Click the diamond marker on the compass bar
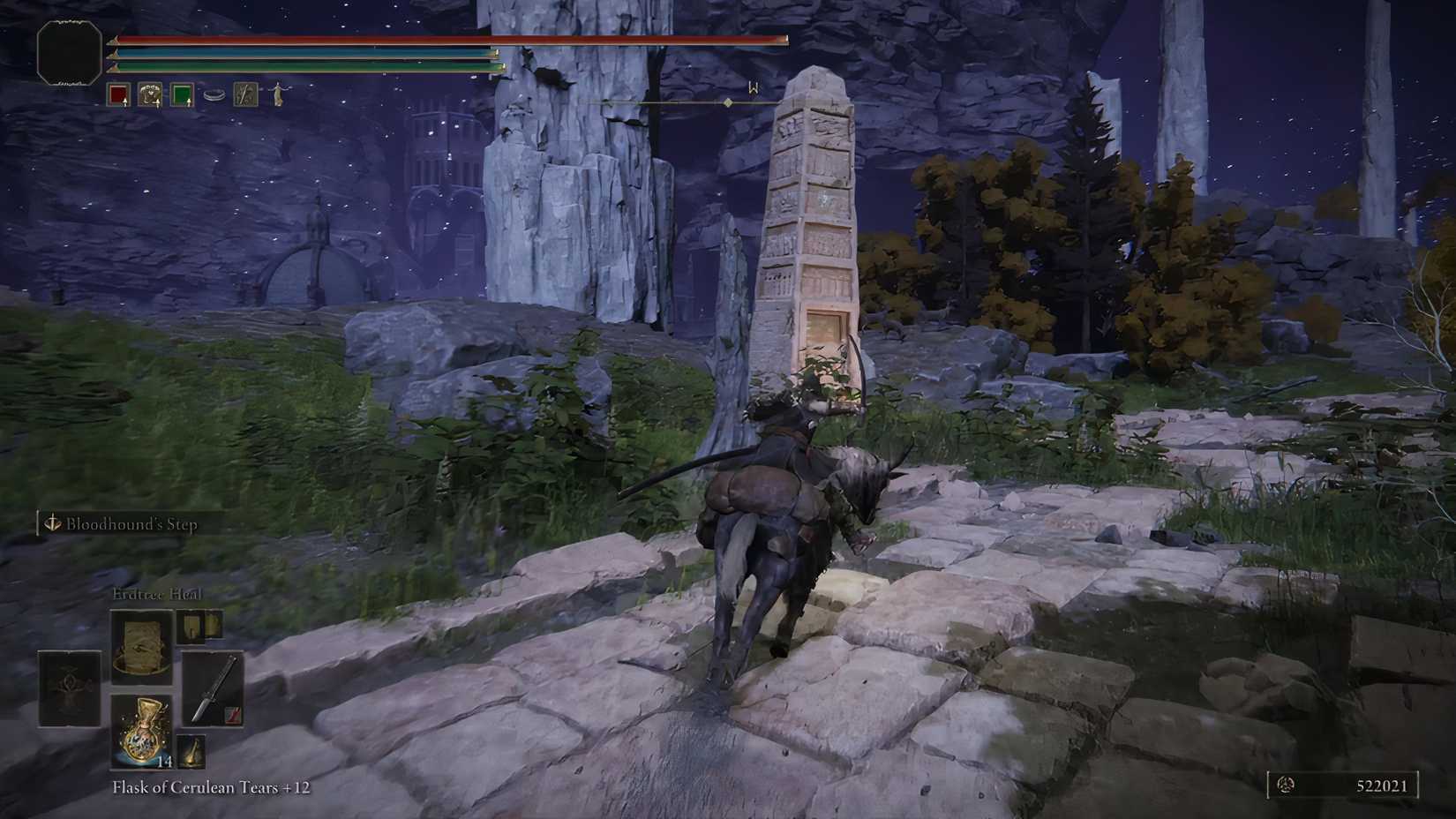1456x819 pixels. click(728, 101)
